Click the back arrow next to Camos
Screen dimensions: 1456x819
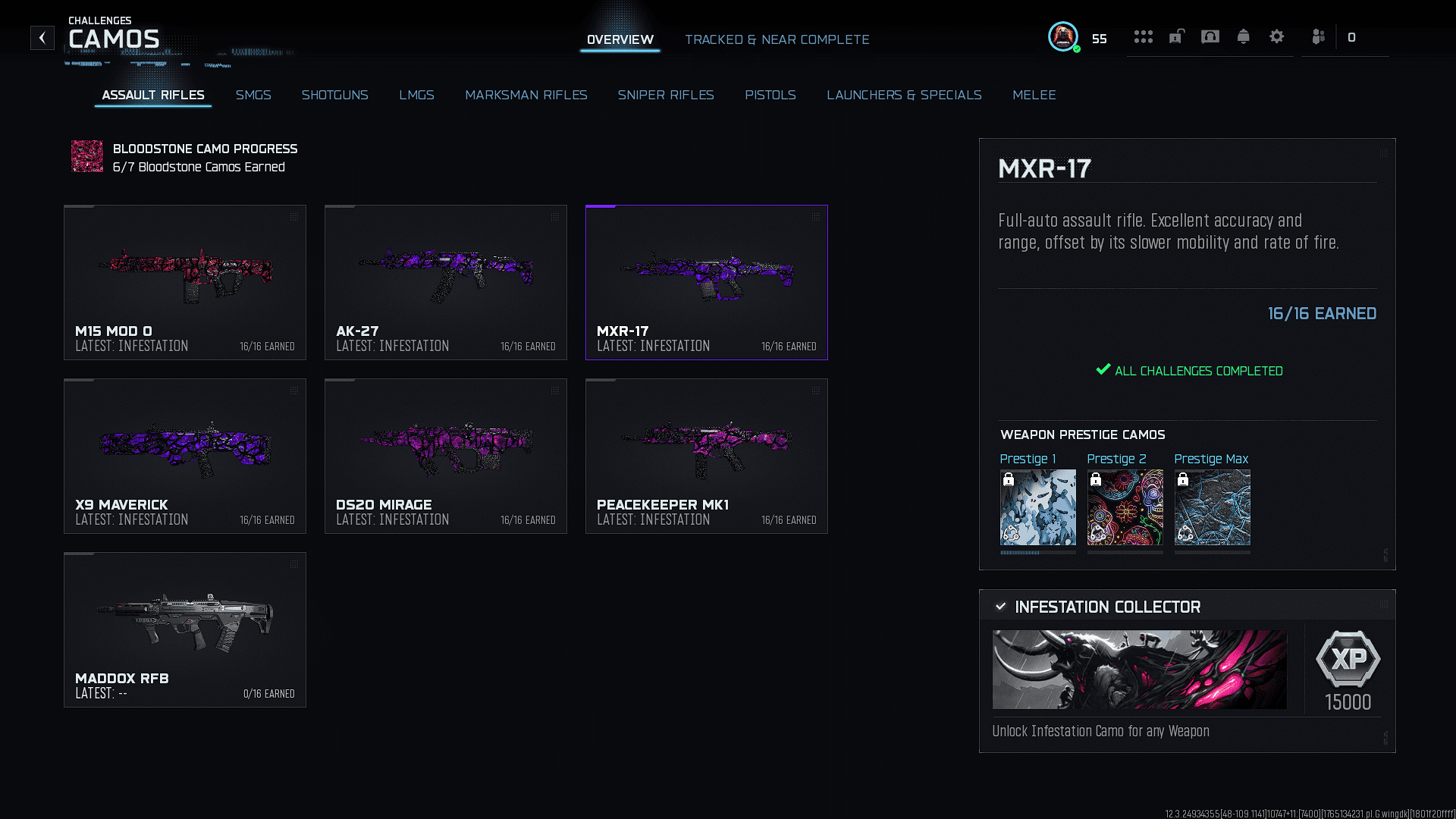coord(42,38)
